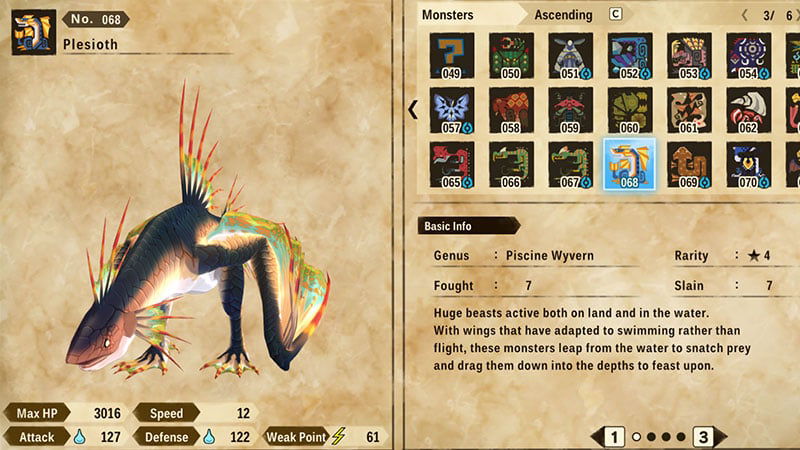Select monster entry number 050

pyautogui.click(x=511, y=56)
